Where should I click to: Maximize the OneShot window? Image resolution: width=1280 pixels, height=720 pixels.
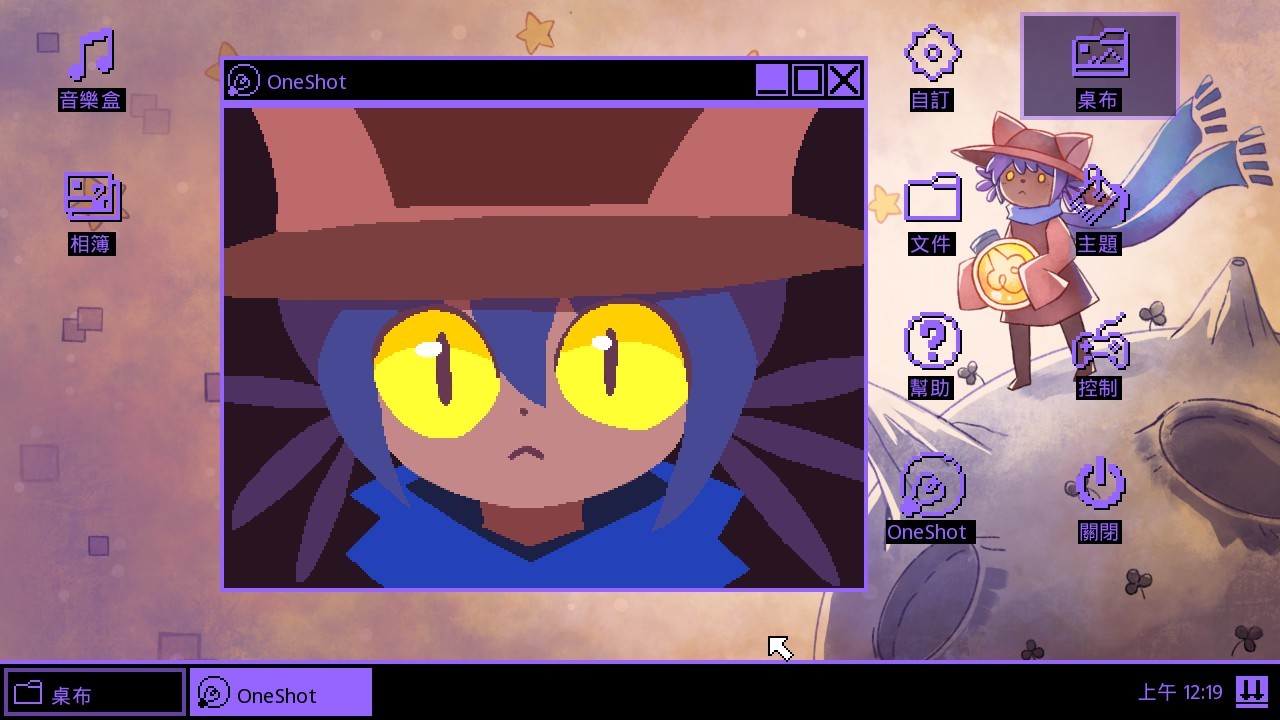coord(808,80)
